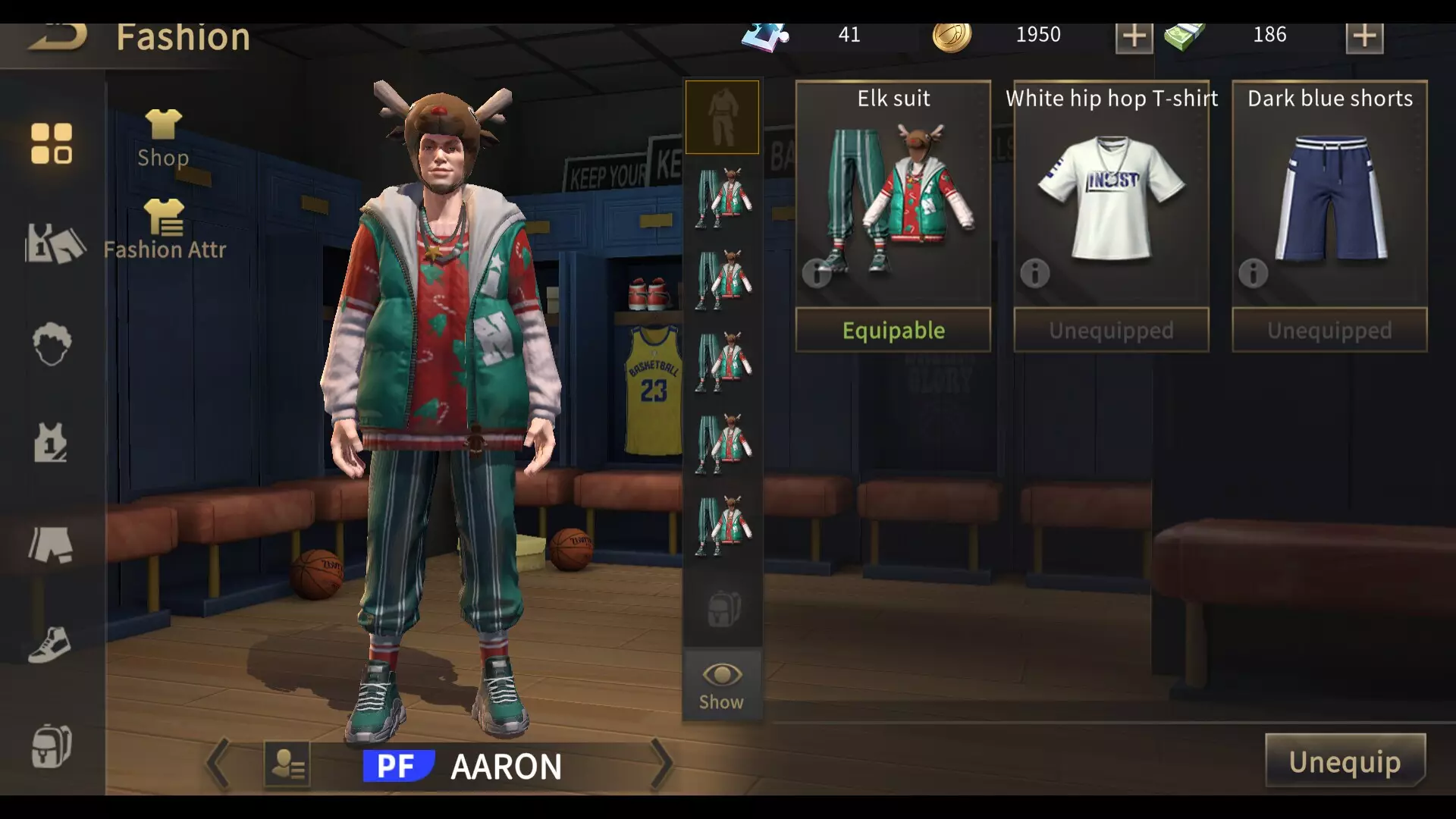Open player profile card next to AARON

click(289, 764)
